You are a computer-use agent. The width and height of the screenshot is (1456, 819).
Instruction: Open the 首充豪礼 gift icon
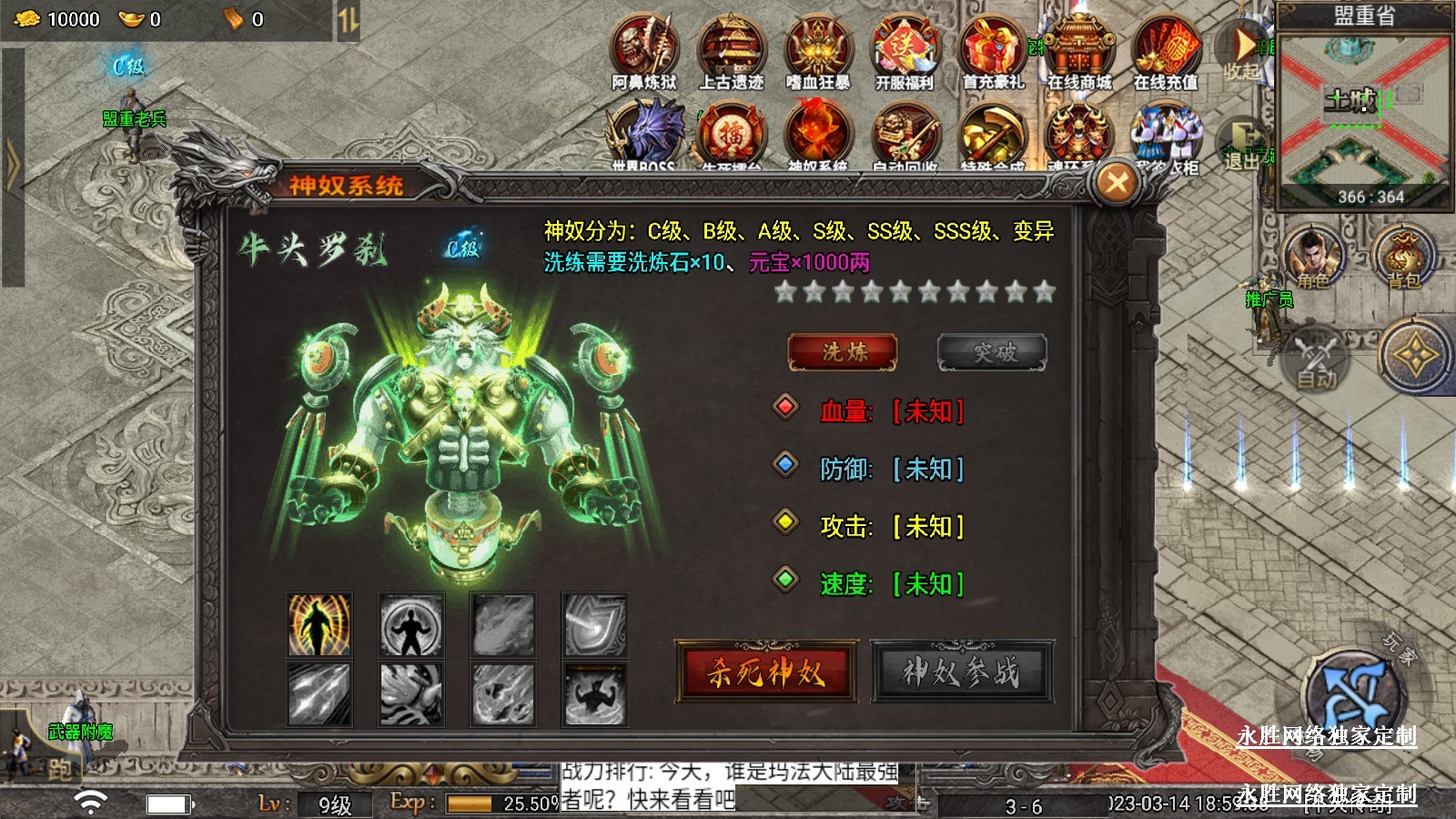992,52
